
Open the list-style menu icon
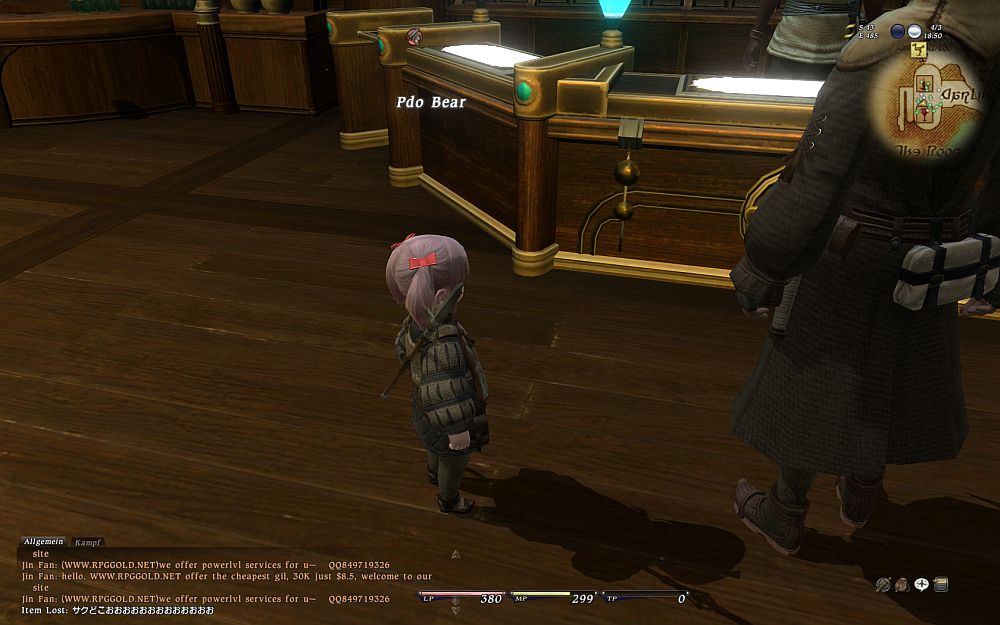(x=940, y=584)
